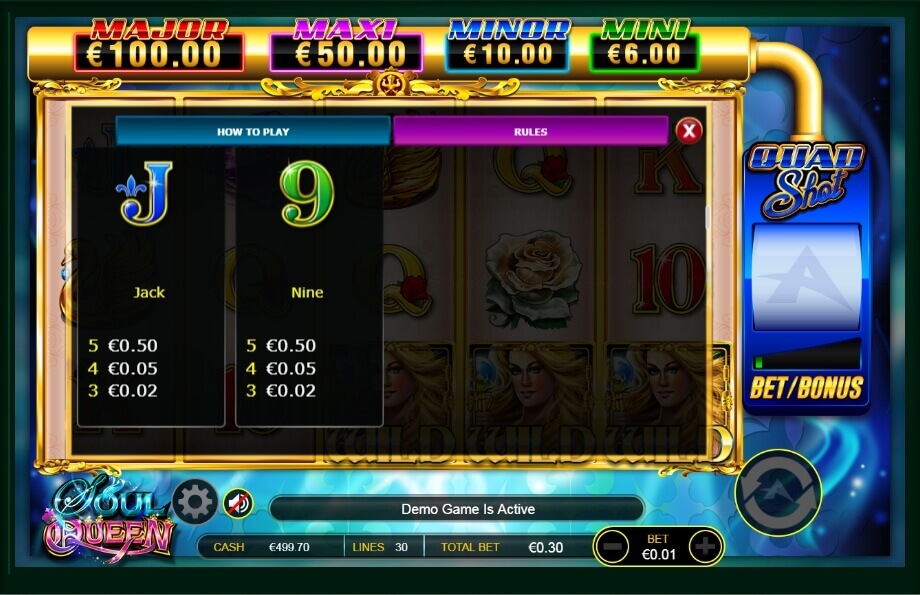Decrease the bet with the minus button
The width and height of the screenshot is (920, 595).
click(x=615, y=547)
